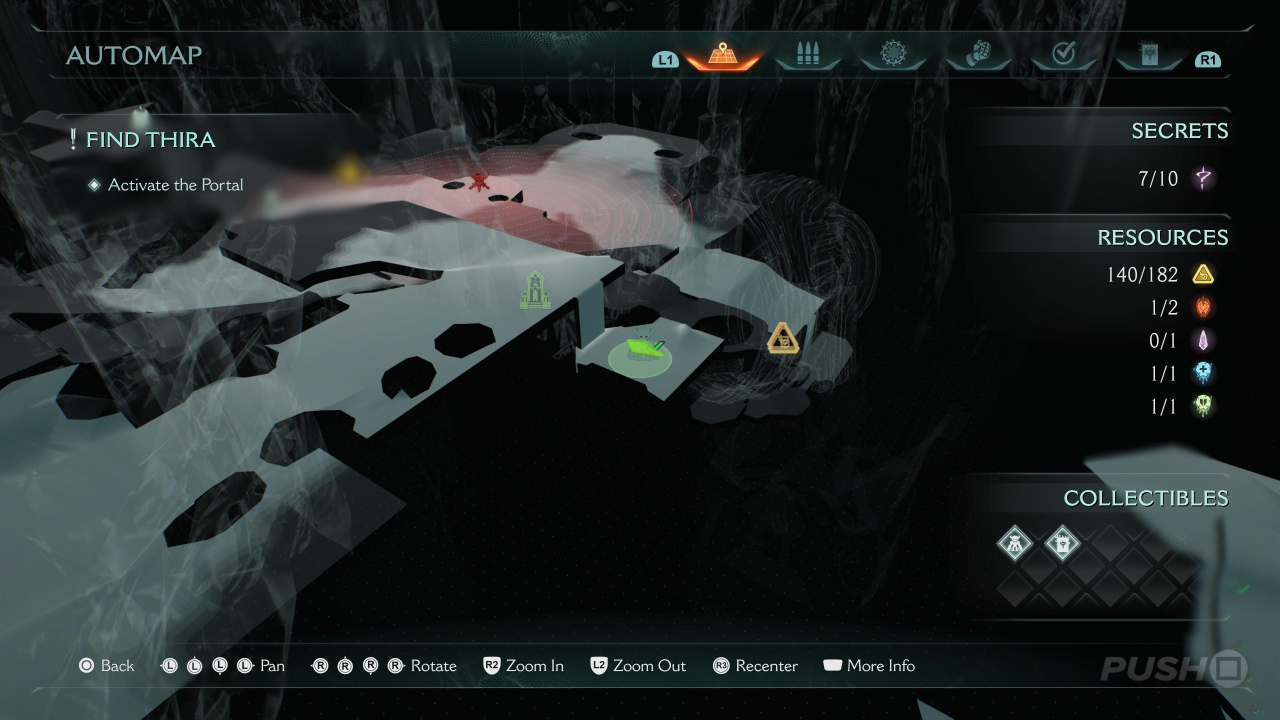Switch to the ammo bullets tab

807,55
